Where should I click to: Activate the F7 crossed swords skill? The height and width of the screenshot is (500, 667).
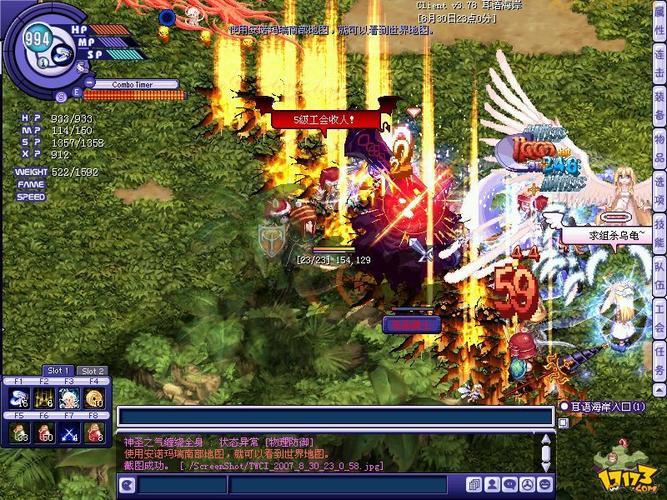pos(69,432)
